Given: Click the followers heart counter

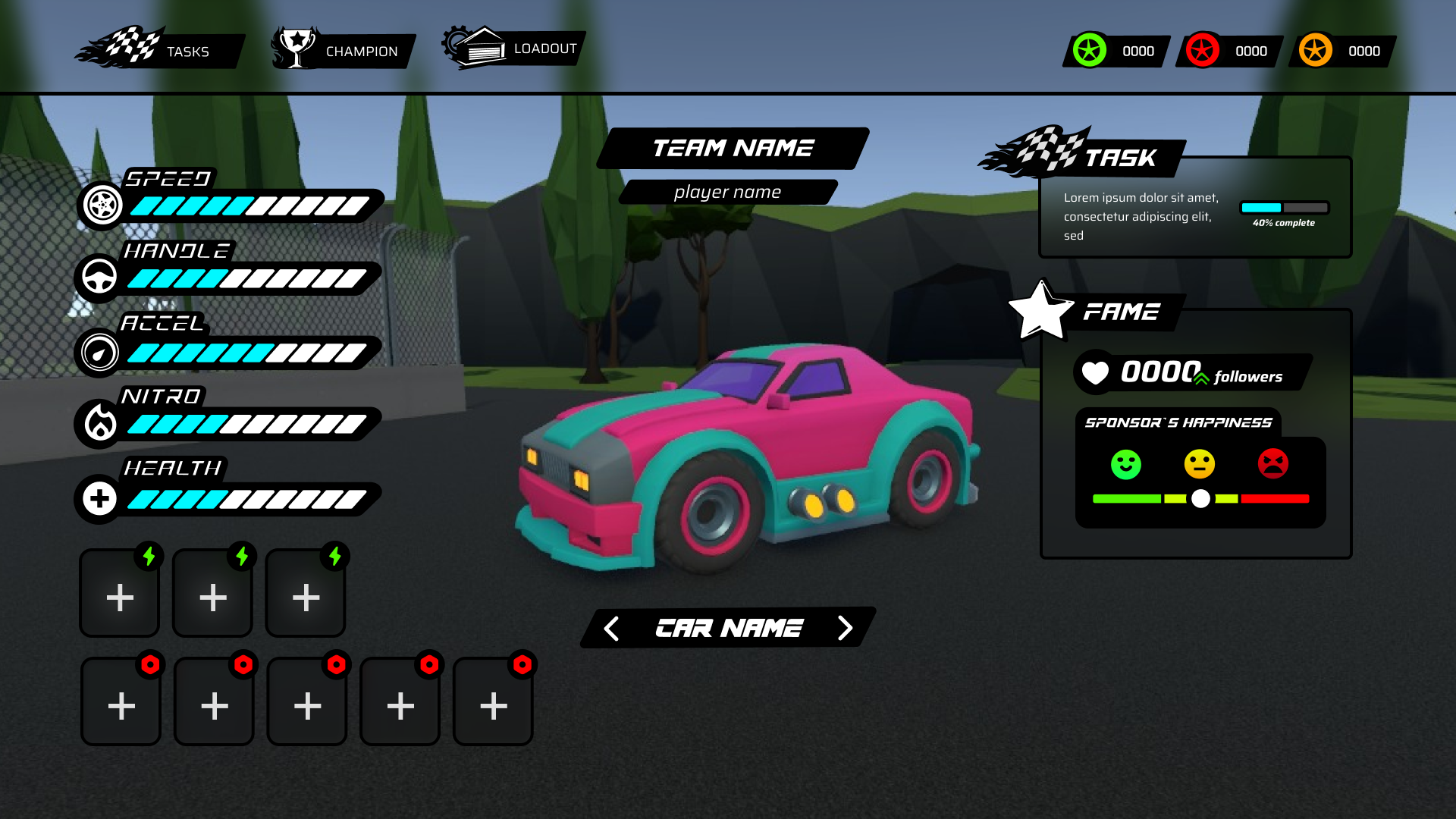Looking at the screenshot, I should [1095, 372].
